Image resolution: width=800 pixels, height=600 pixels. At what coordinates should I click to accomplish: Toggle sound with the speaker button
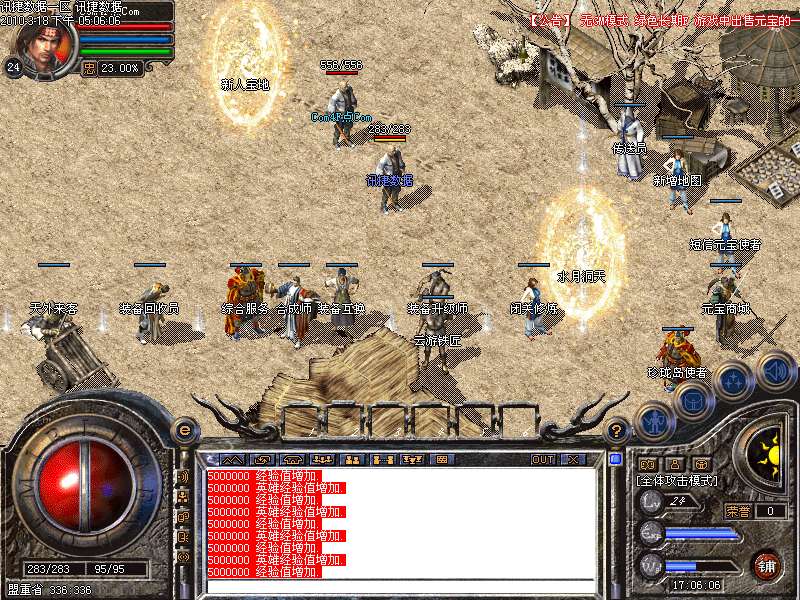pyautogui.click(x=774, y=368)
